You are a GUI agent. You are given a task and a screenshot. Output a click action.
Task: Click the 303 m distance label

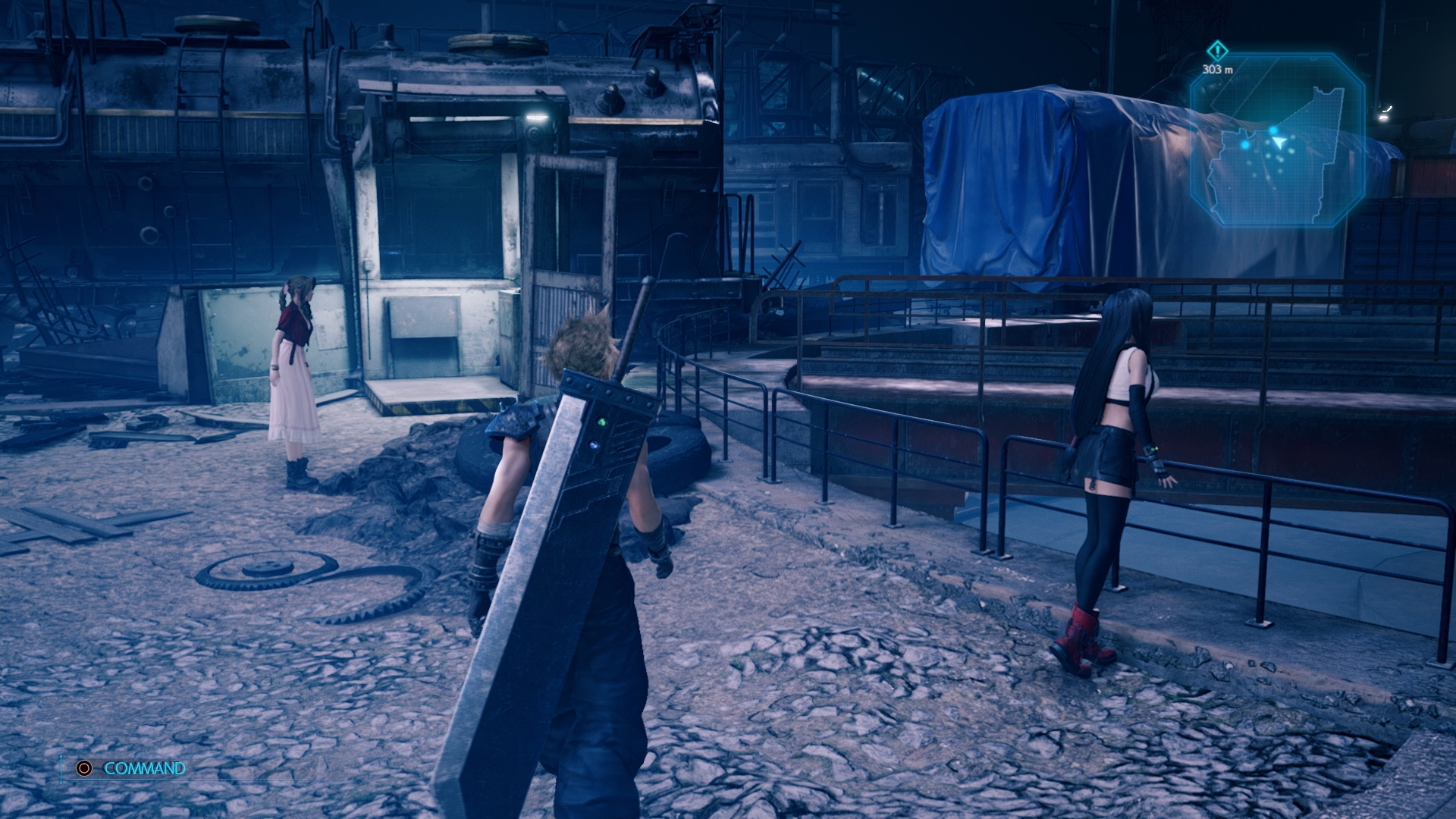click(x=1218, y=69)
